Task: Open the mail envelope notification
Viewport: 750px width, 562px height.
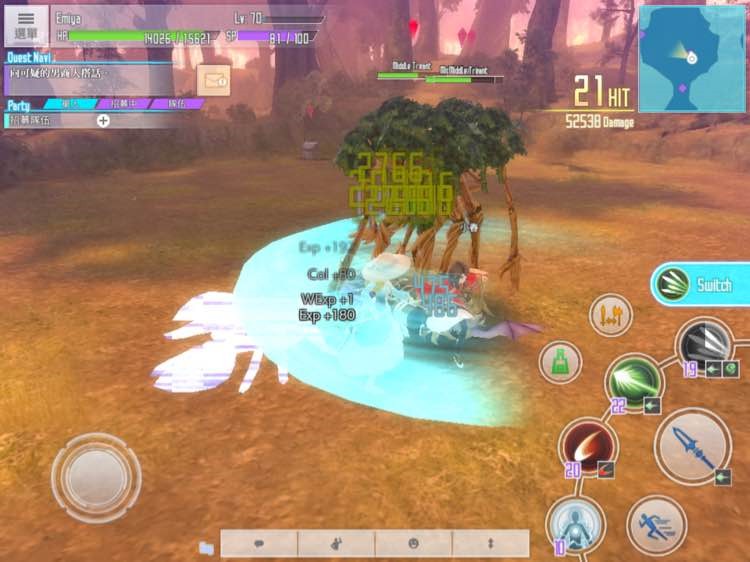Action: (214, 79)
